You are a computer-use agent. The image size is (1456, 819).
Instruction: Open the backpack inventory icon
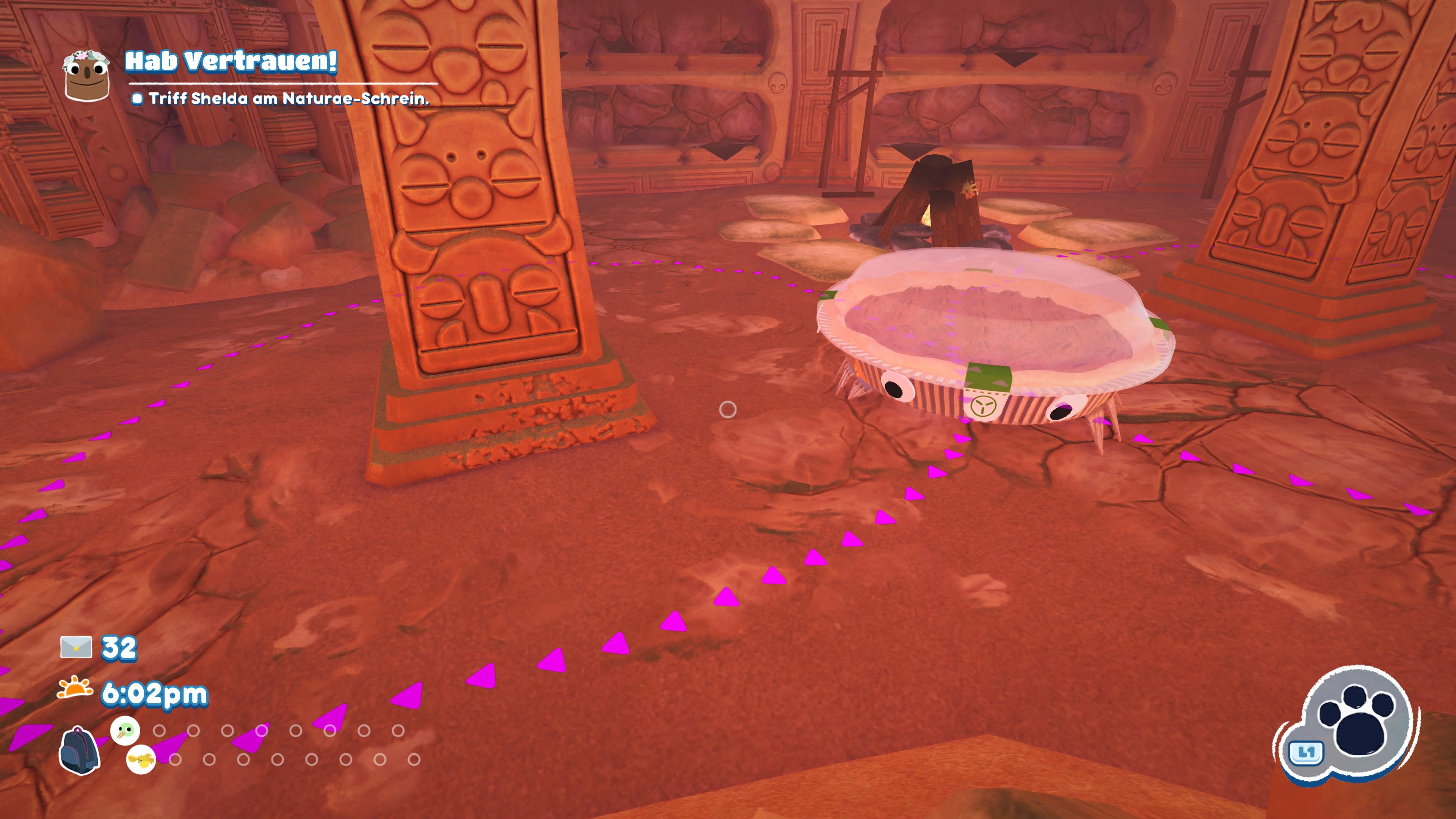79,750
